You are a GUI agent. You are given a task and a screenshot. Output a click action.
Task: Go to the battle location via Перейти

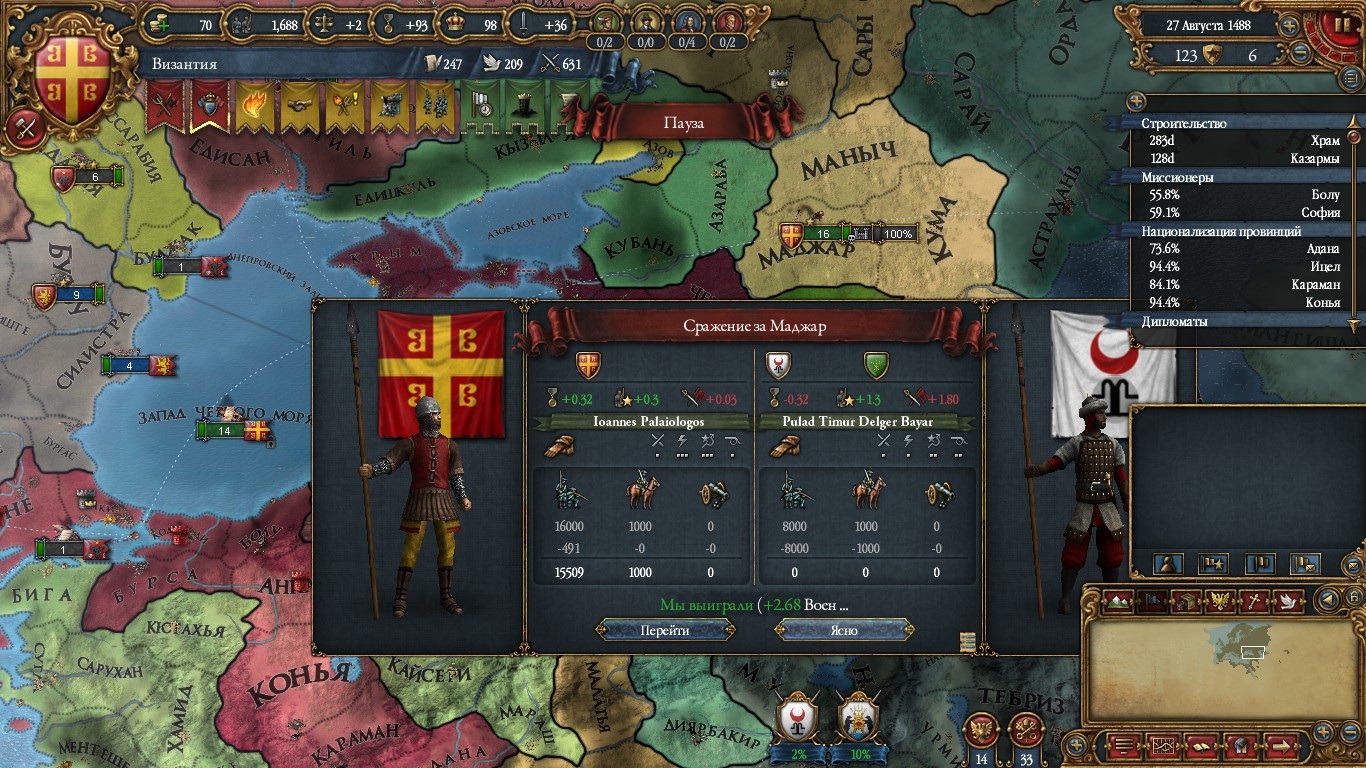pyautogui.click(x=665, y=631)
